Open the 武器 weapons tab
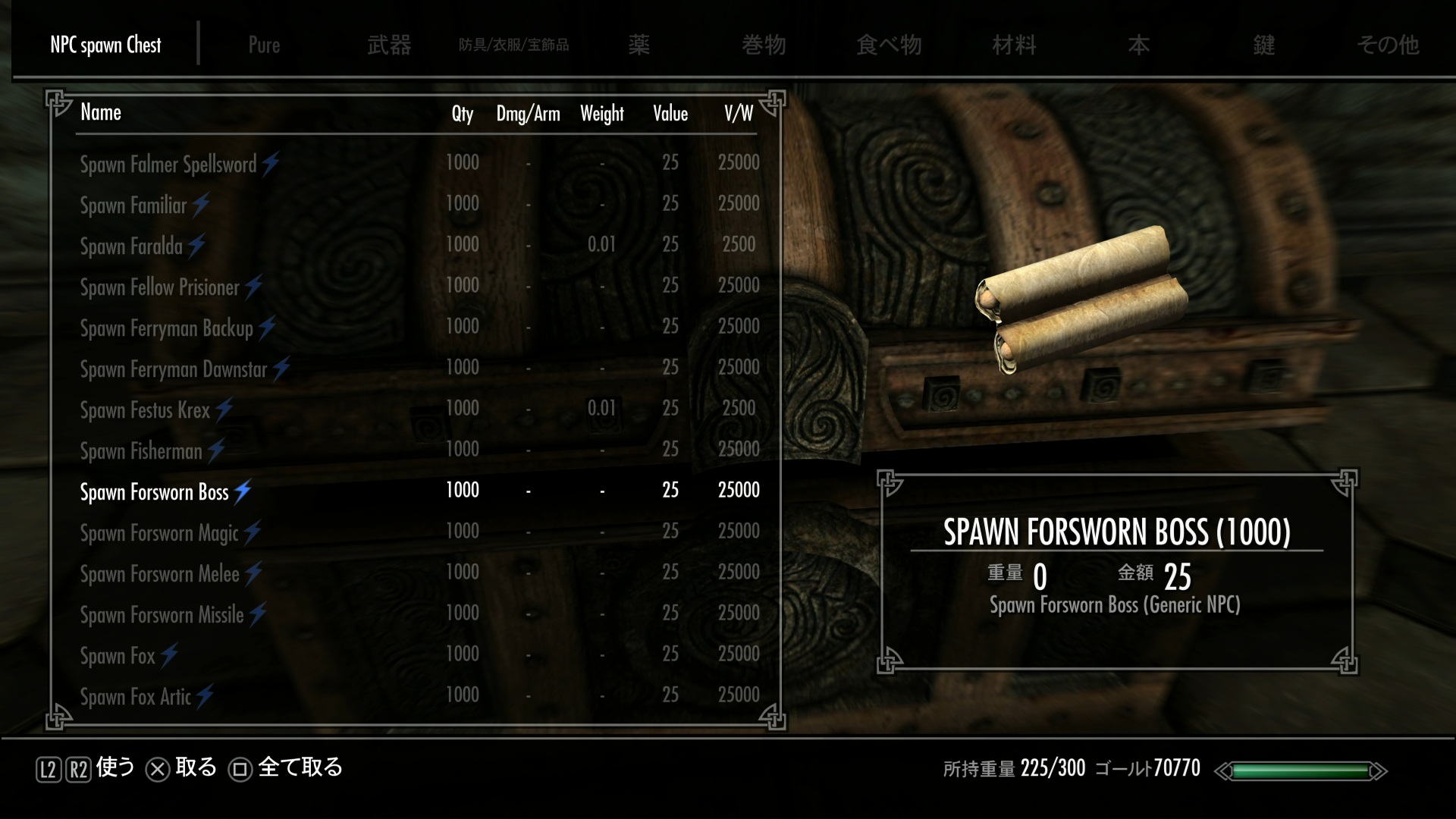The height and width of the screenshot is (819, 1456). [389, 45]
